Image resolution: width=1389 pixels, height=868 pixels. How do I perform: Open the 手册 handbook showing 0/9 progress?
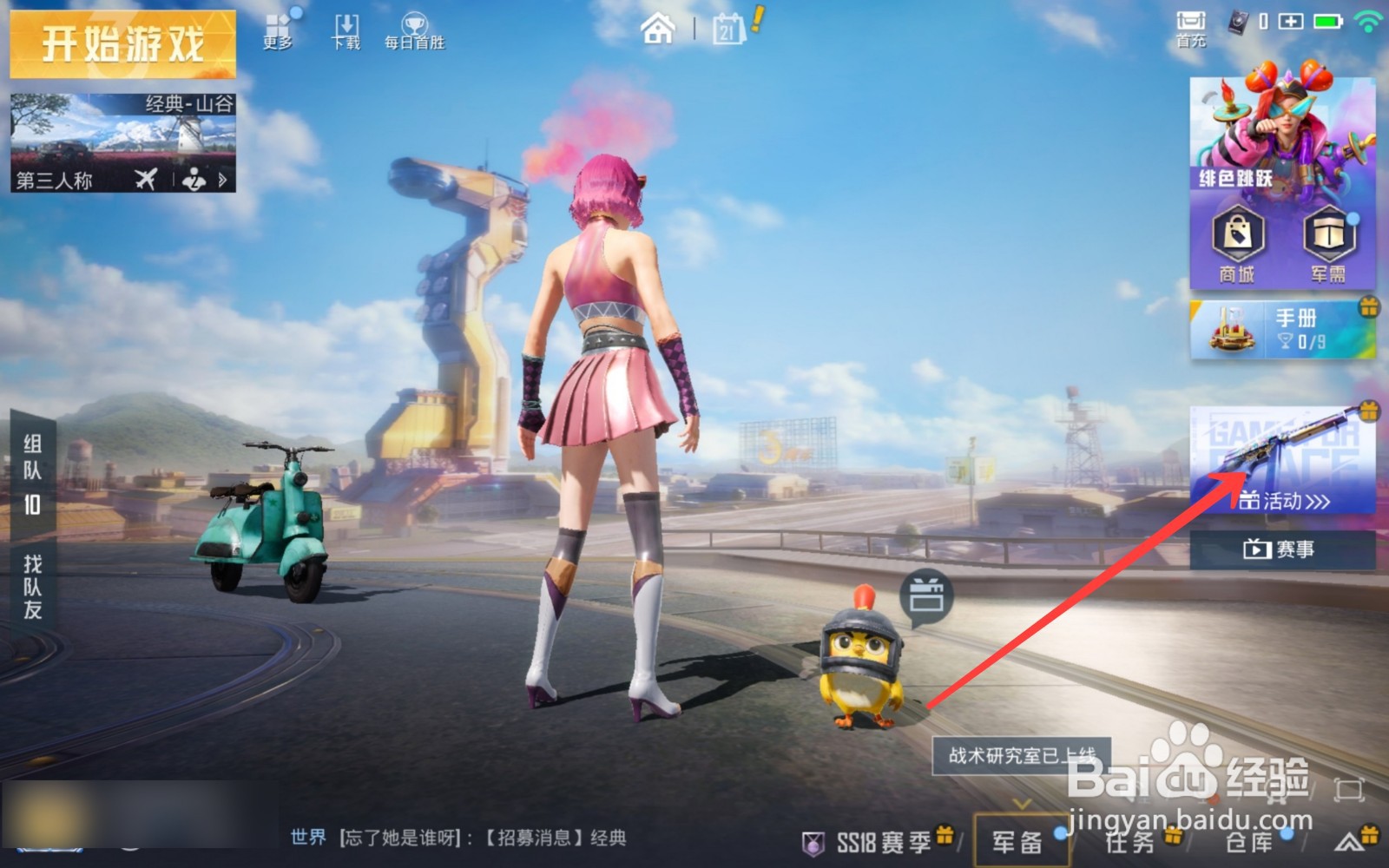(1280, 328)
